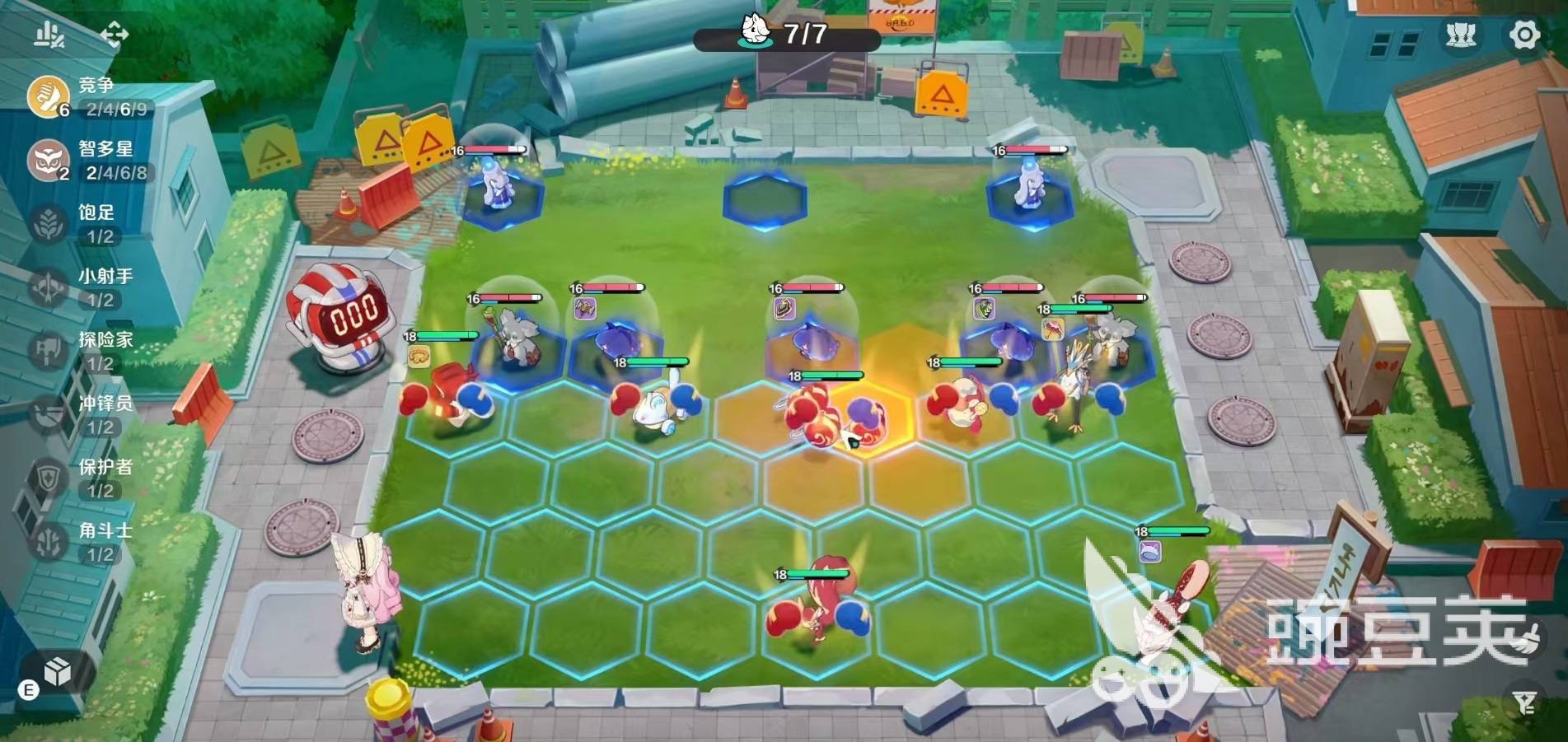View the 角斗士 synergy details
Viewport: 1568px width, 742px height.
(49, 541)
